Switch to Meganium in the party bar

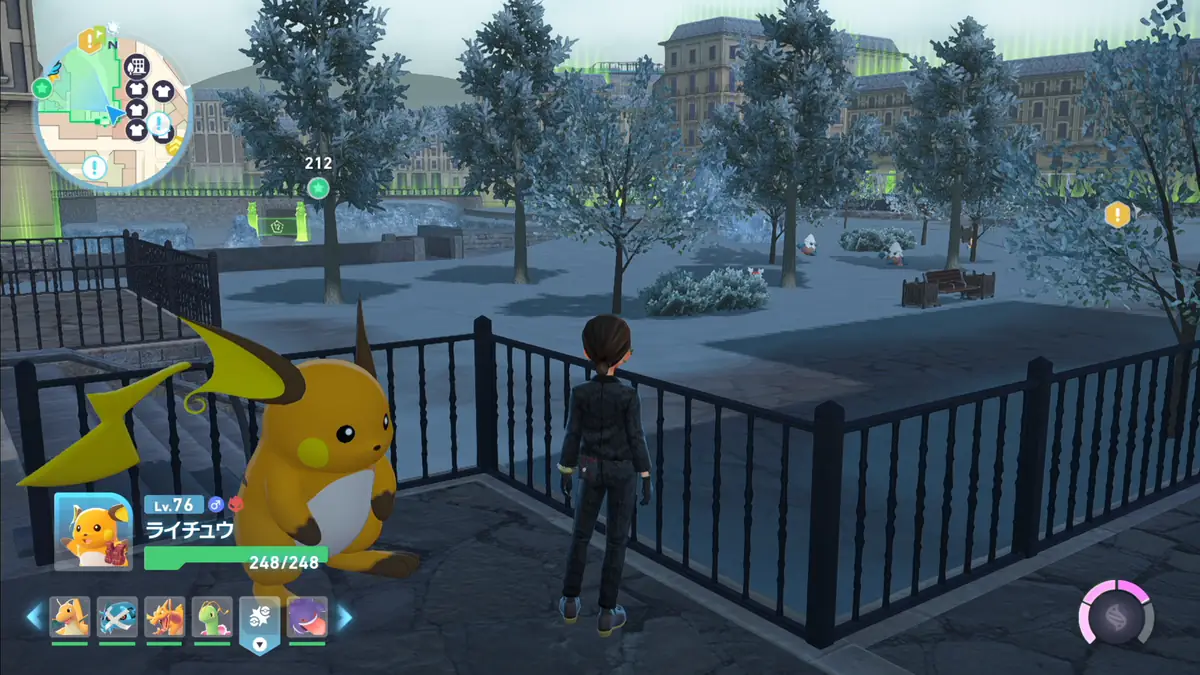point(212,617)
